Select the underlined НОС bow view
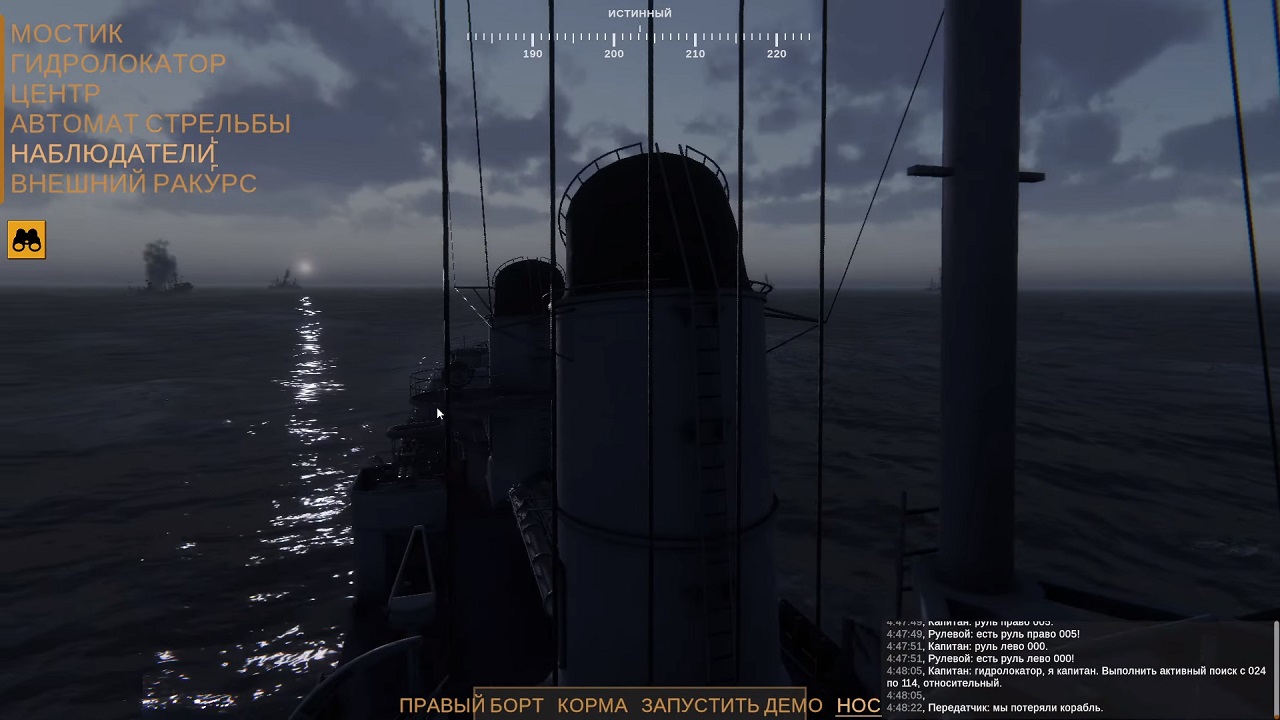The height and width of the screenshot is (720, 1280). [856, 705]
